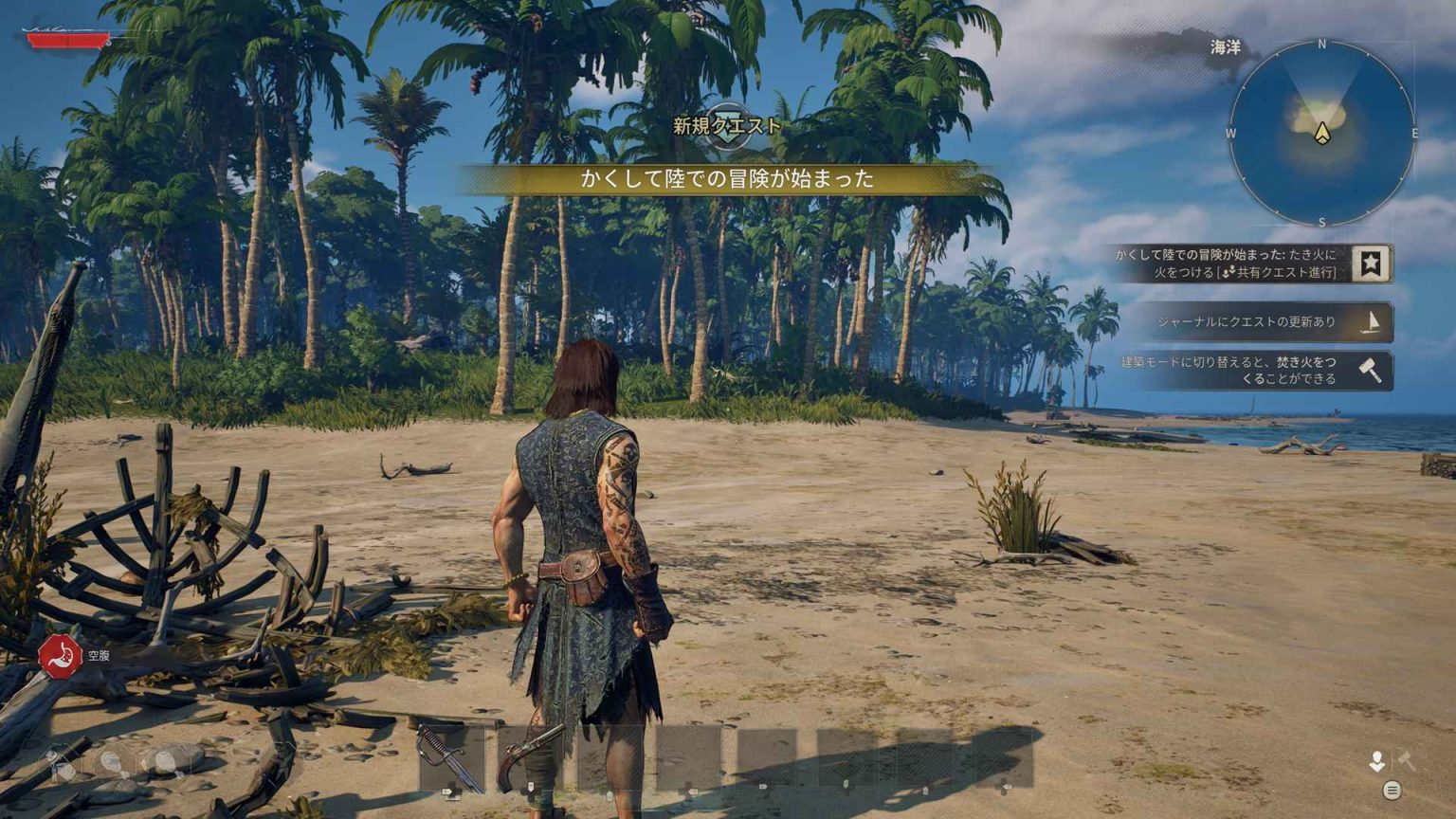
Task: Select the flintlock pistol hotbar slot
Action: point(531,757)
